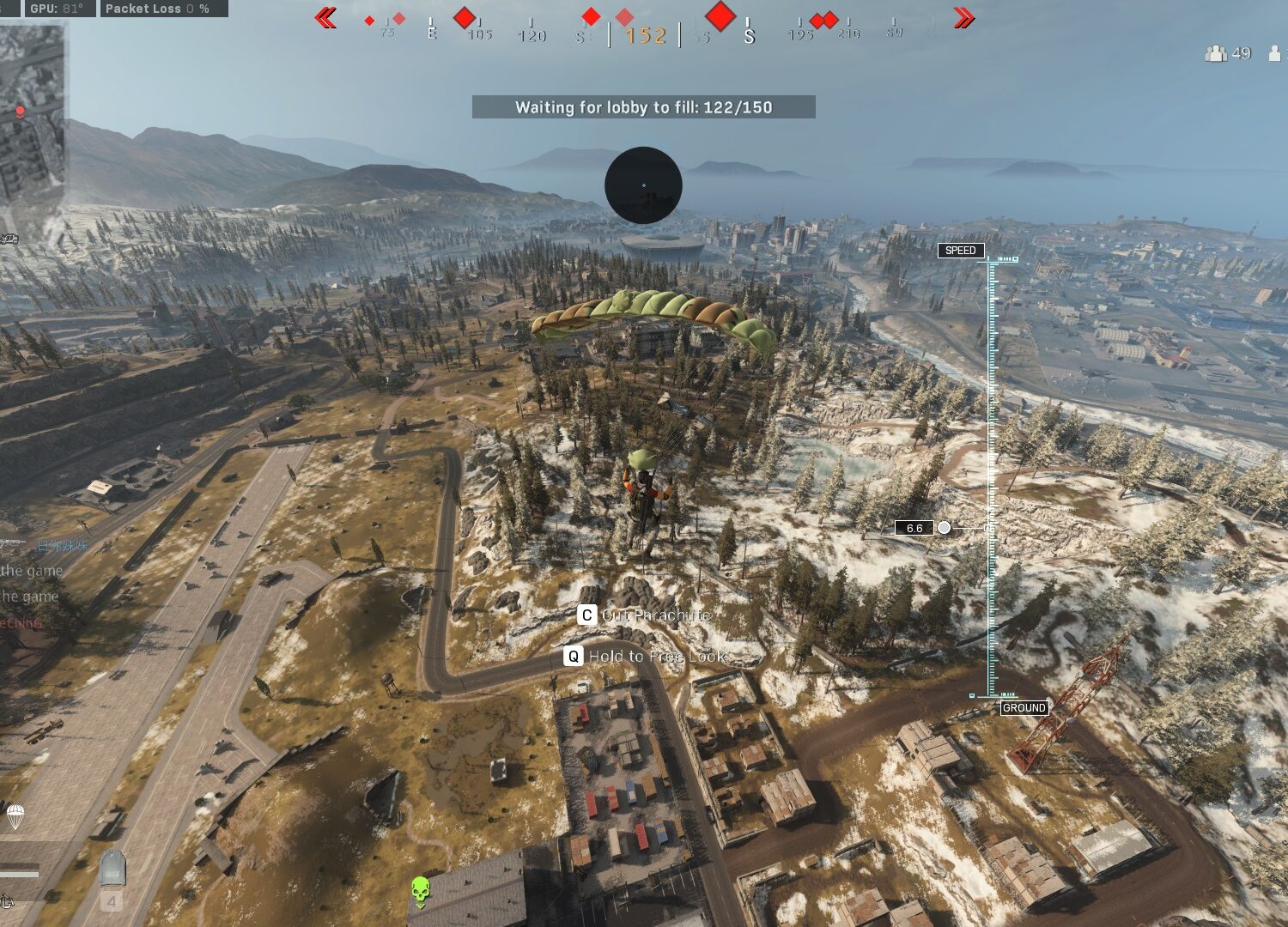Image resolution: width=1288 pixels, height=927 pixels.
Task: Select the armor plate slot
Action: tap(112, 869)
